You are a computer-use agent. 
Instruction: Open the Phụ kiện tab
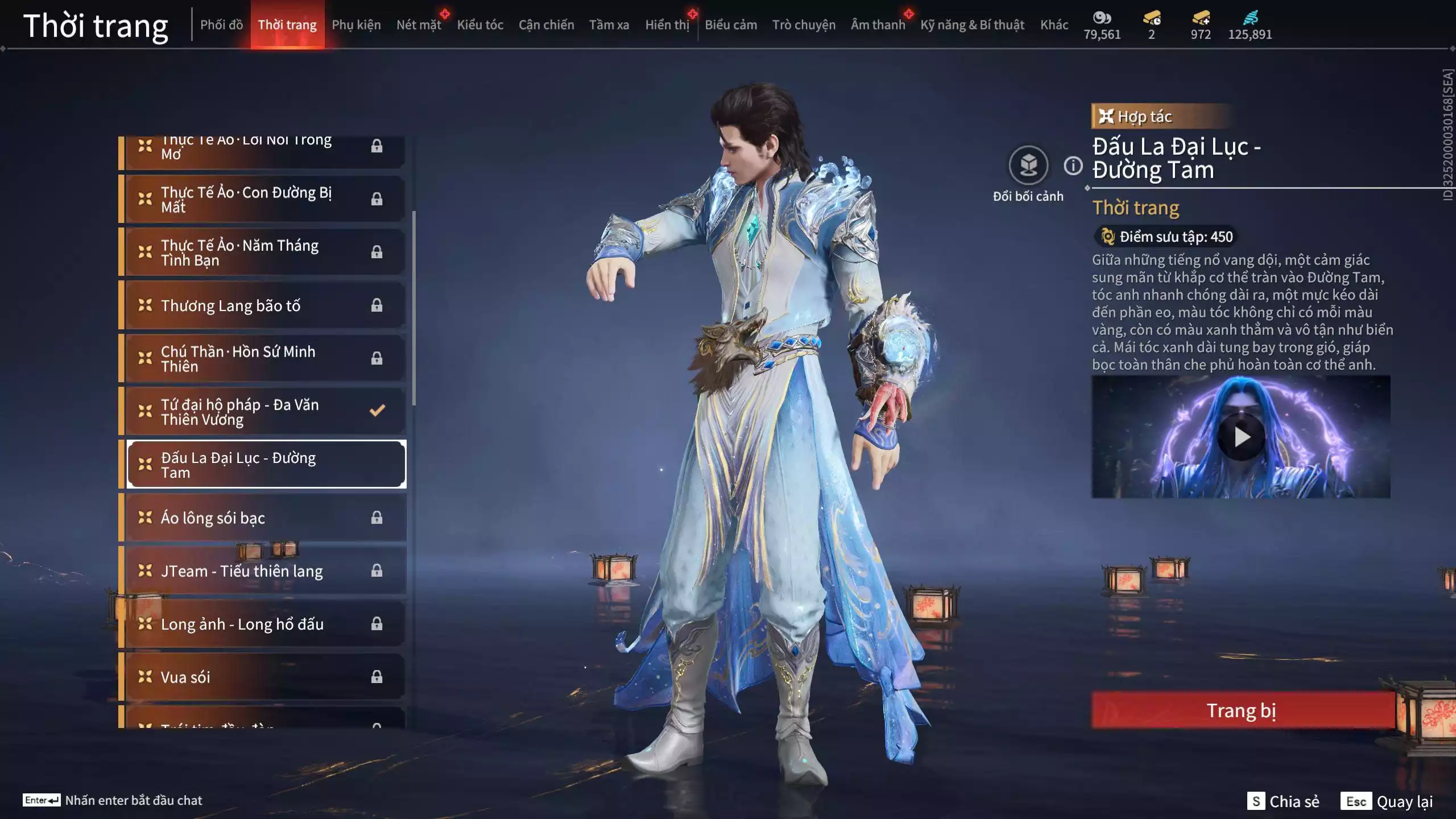point(356,25)
